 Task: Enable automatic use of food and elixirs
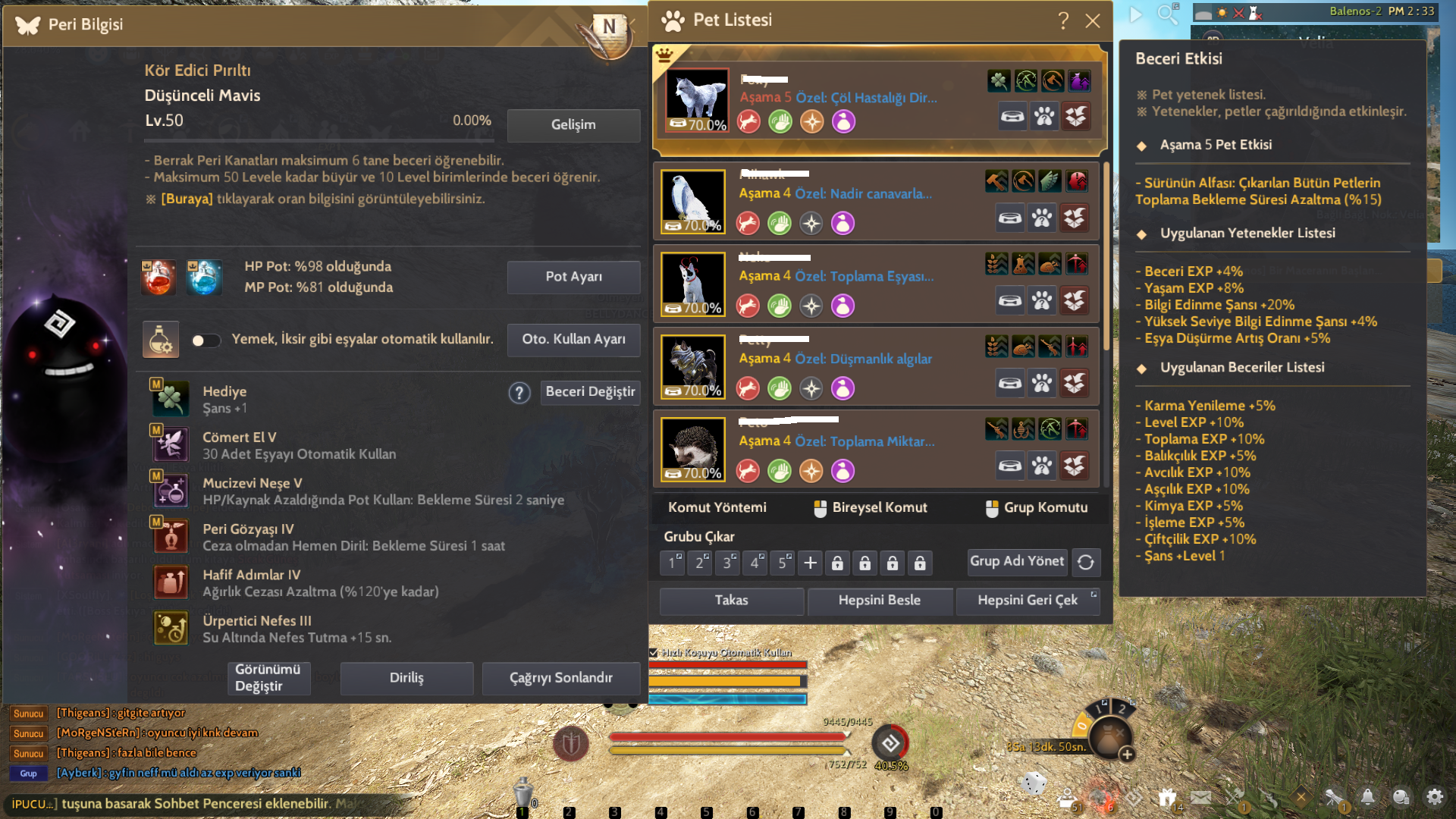206,340
